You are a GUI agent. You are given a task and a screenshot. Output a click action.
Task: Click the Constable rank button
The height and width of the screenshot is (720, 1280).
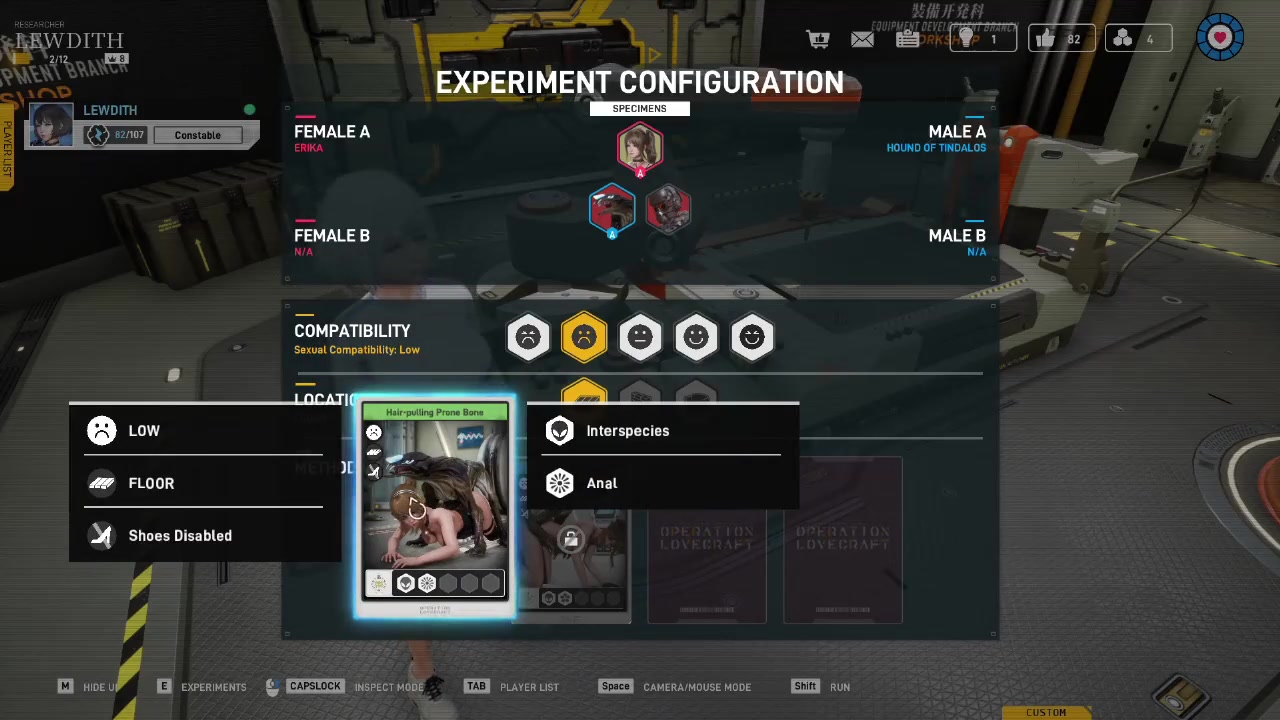[x=198, y=135]
